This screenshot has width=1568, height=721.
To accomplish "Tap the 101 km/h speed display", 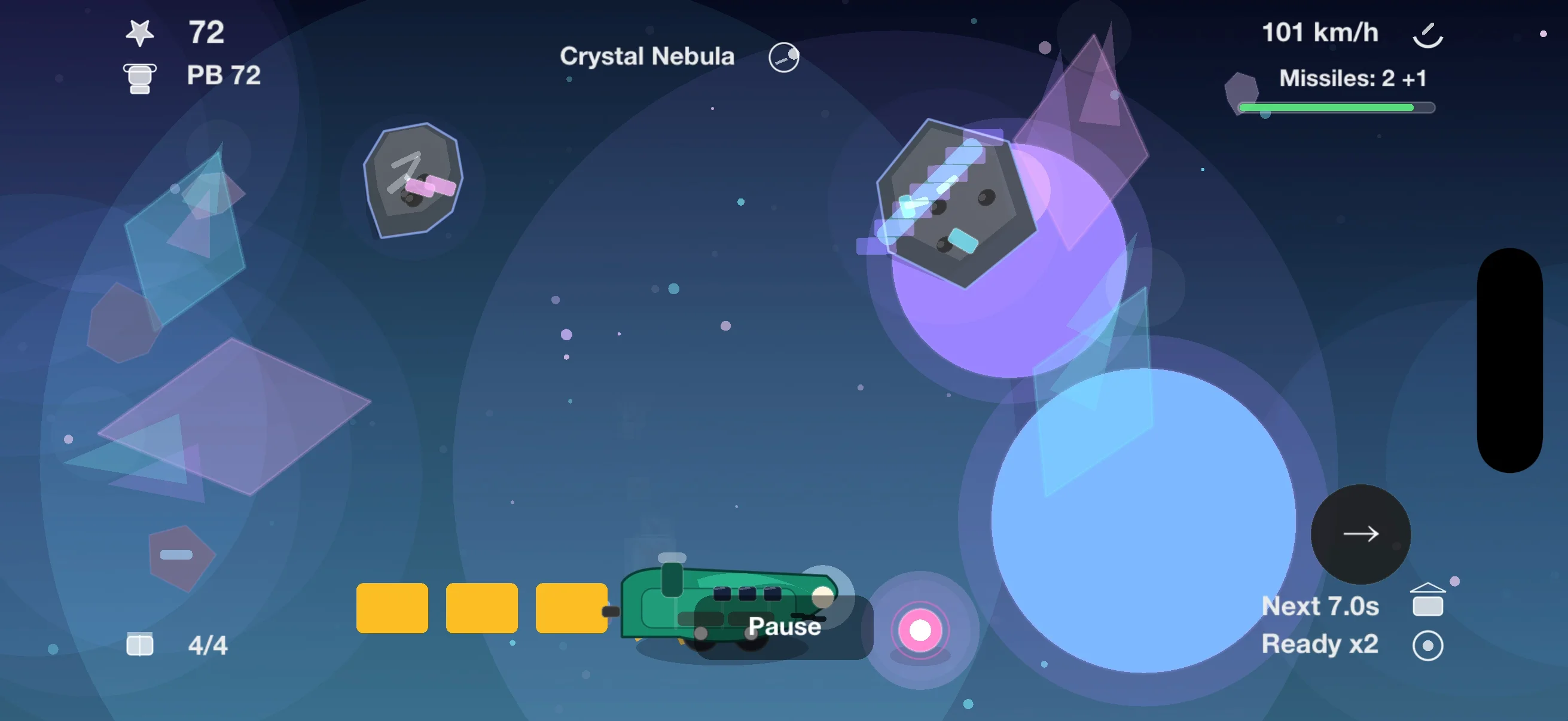I will 1322,32.
